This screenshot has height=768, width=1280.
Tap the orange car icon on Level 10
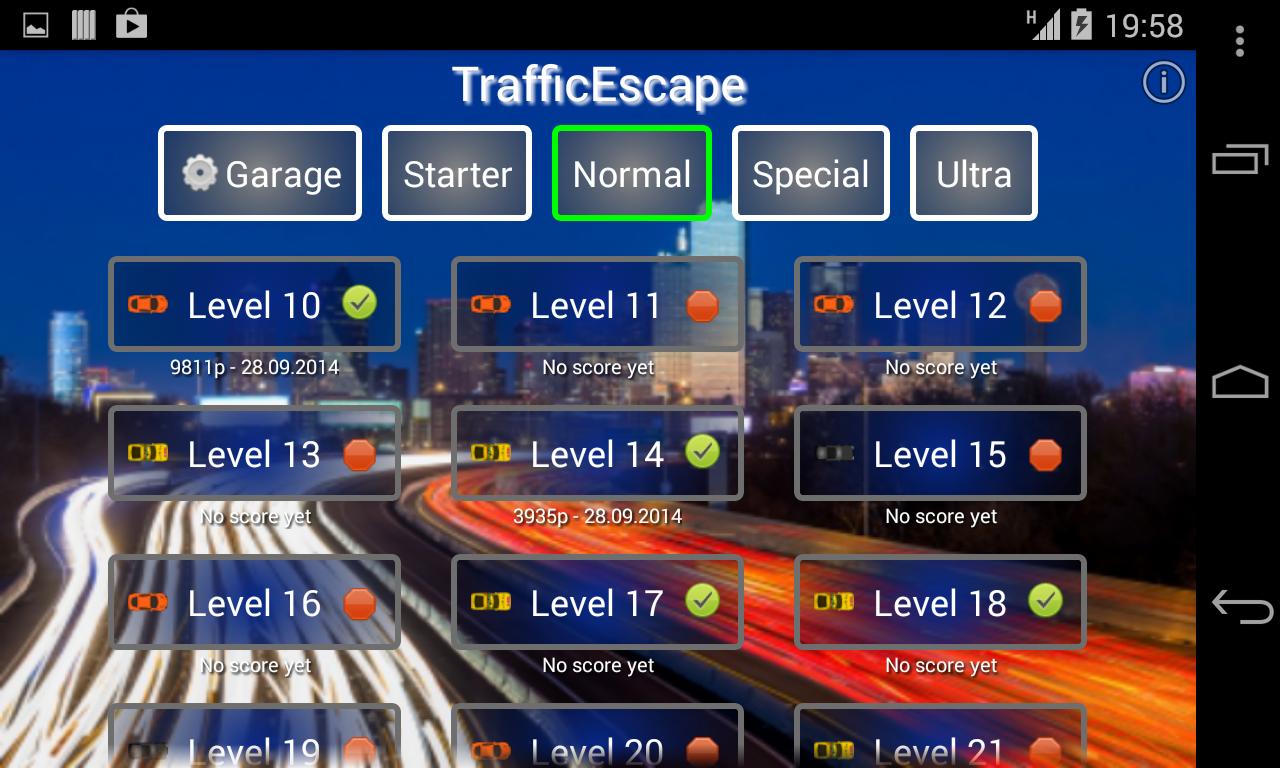[148, 303]
